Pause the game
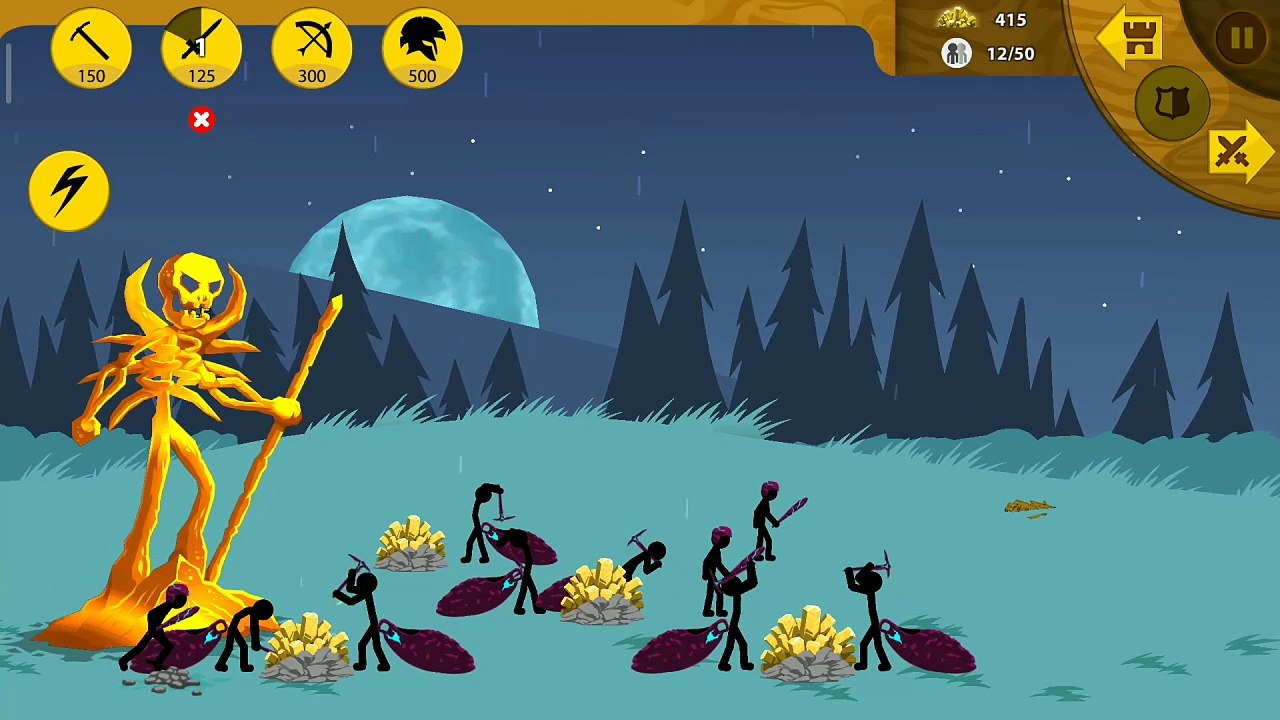This screenshot has width=1280, height=720. click(x=1241, y=39)
